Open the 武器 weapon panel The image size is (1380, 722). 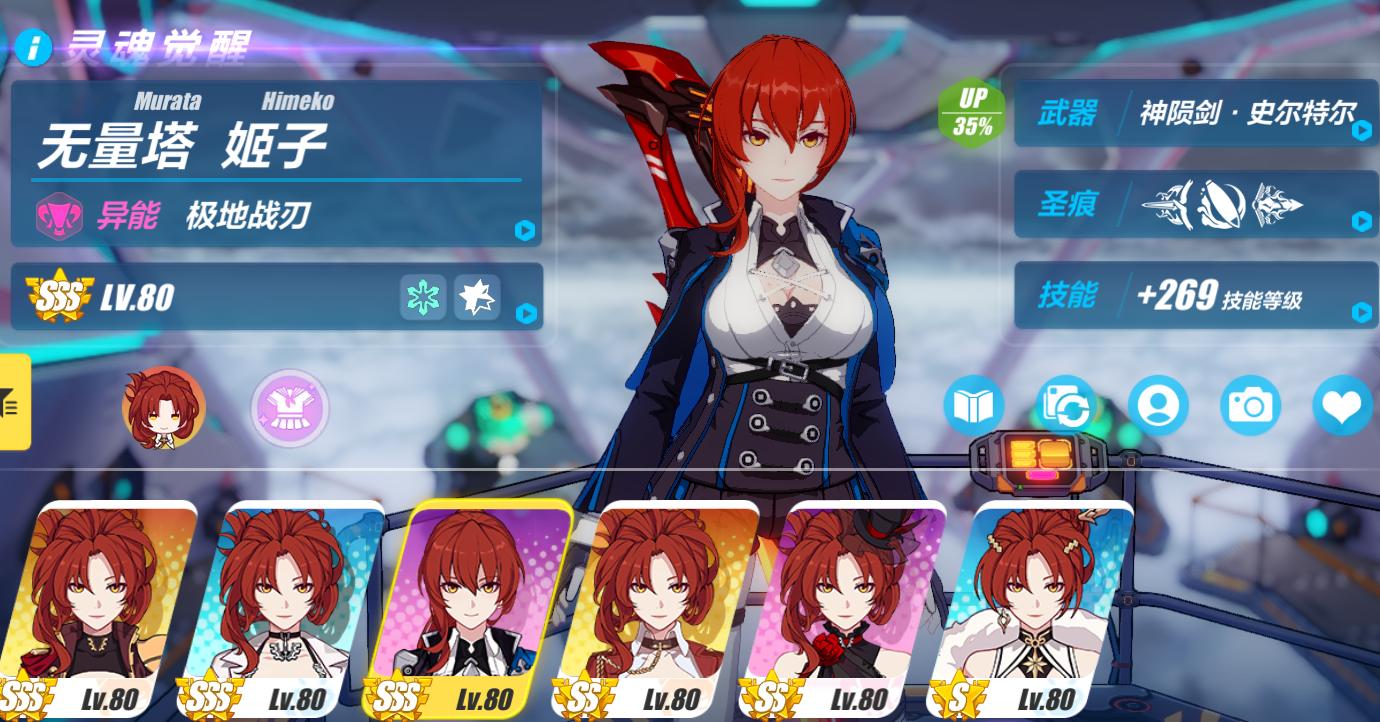(x=1195, y=113)
